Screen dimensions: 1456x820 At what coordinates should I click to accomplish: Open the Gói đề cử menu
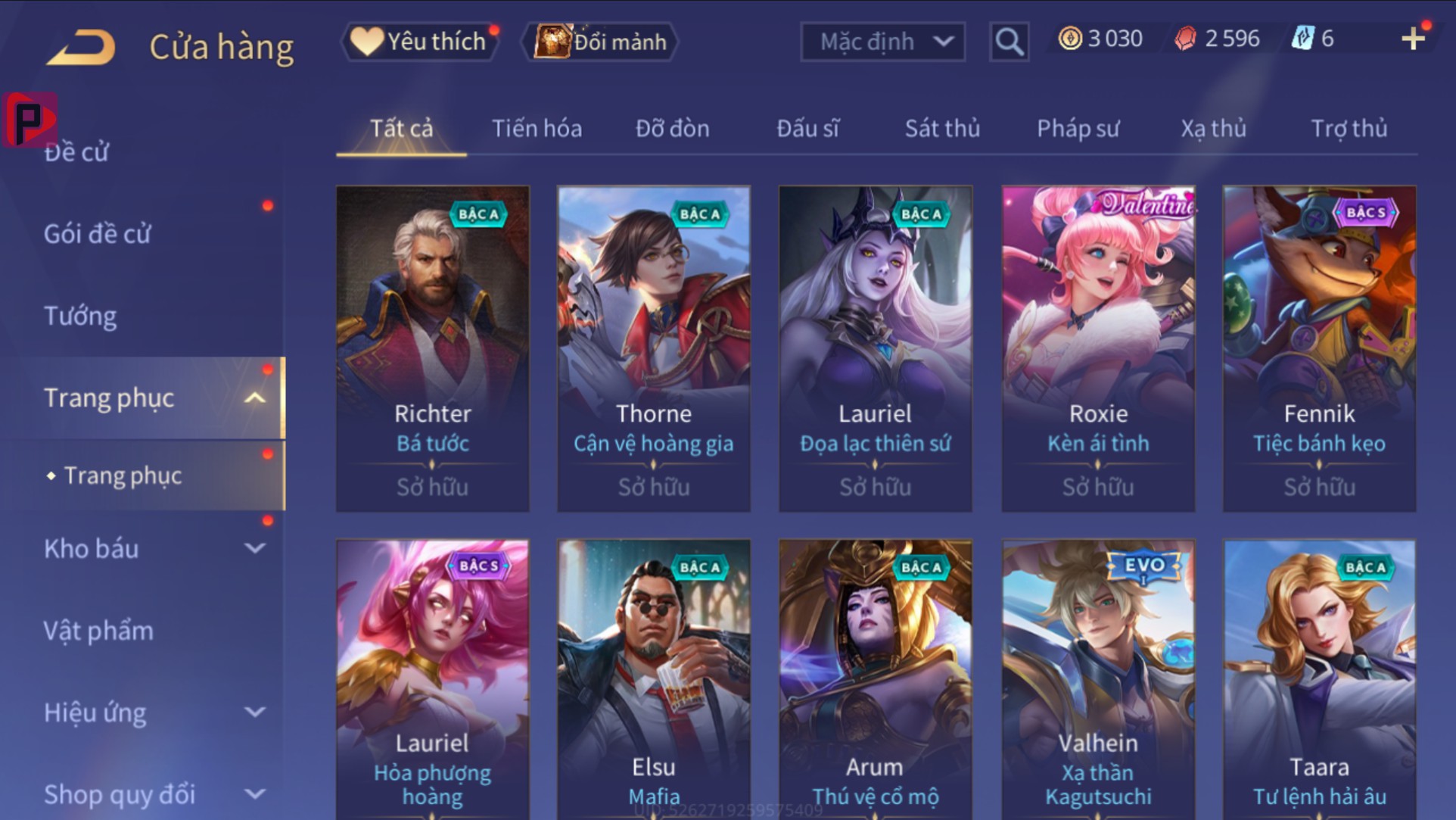coord(97,234)
